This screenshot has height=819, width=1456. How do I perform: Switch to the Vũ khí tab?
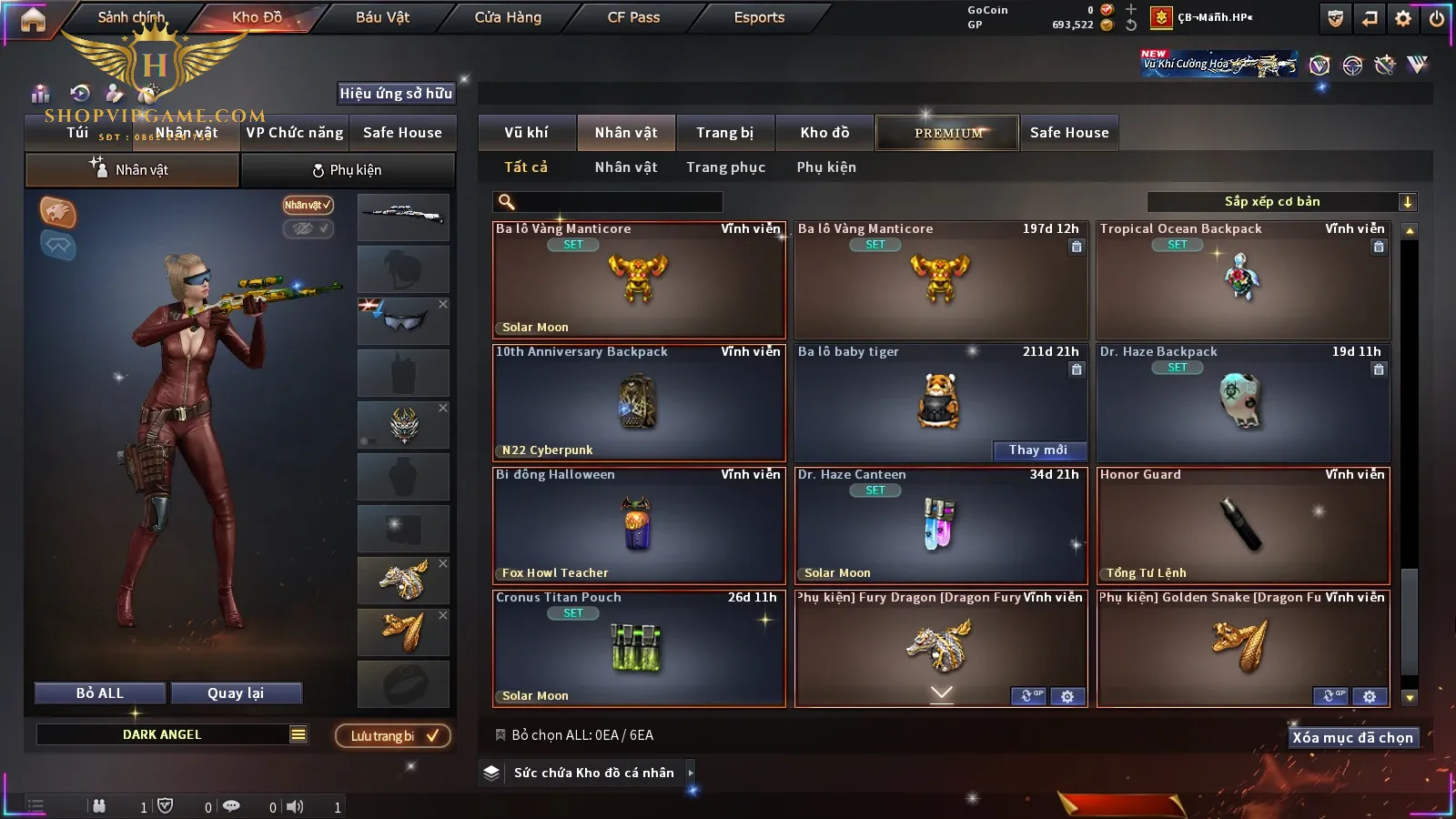(x=527, y=133)
